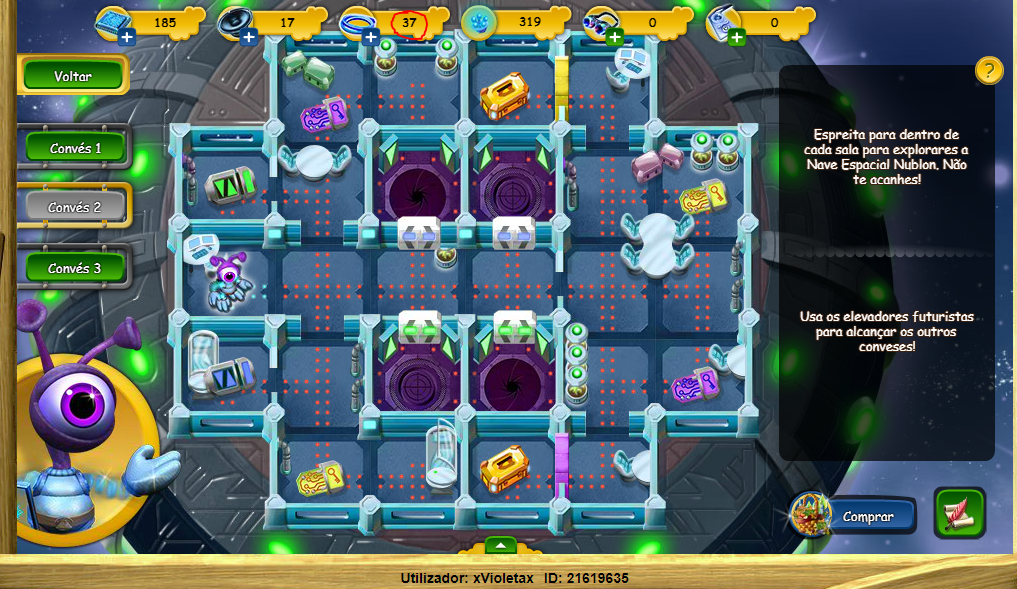The image size is (1017, 589).
Task: Open Convés 3 deck
Action: 75,268
